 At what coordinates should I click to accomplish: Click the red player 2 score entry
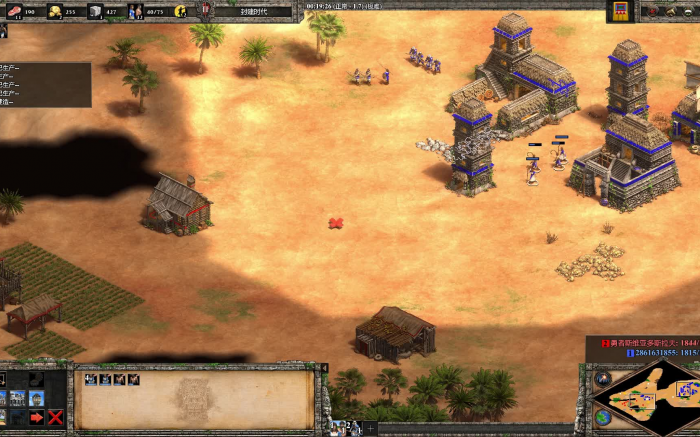[x=650, y=343]
